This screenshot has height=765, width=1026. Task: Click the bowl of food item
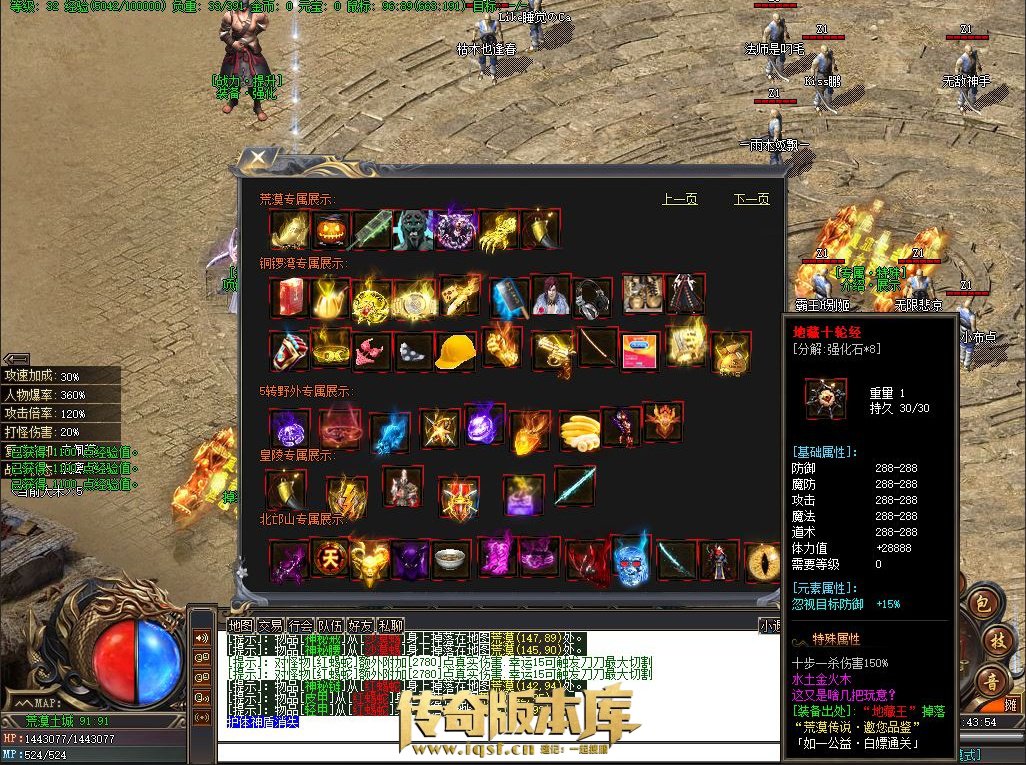(452, 558)
